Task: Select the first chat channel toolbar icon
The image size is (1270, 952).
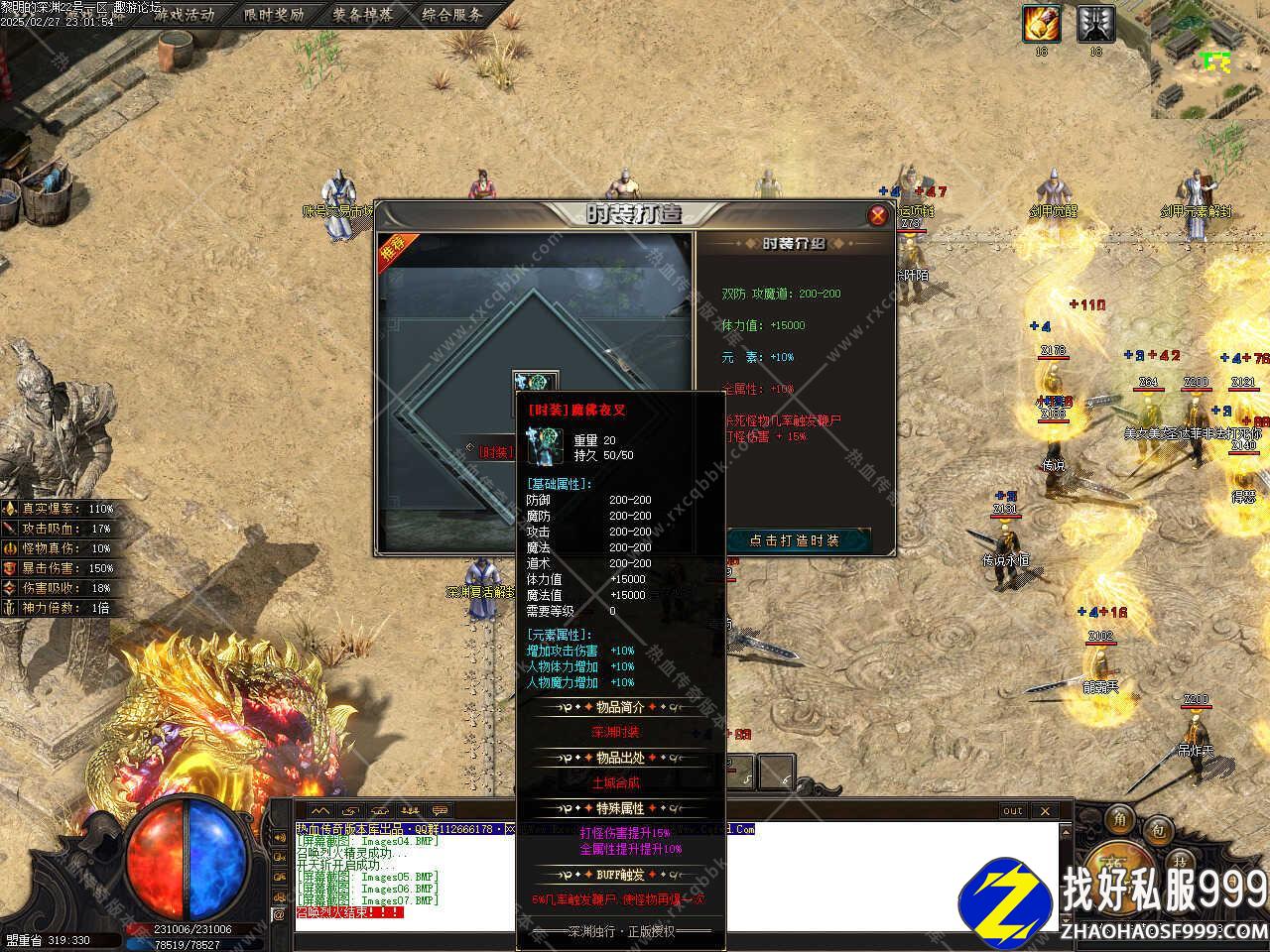Action: (x=319, y=811)
